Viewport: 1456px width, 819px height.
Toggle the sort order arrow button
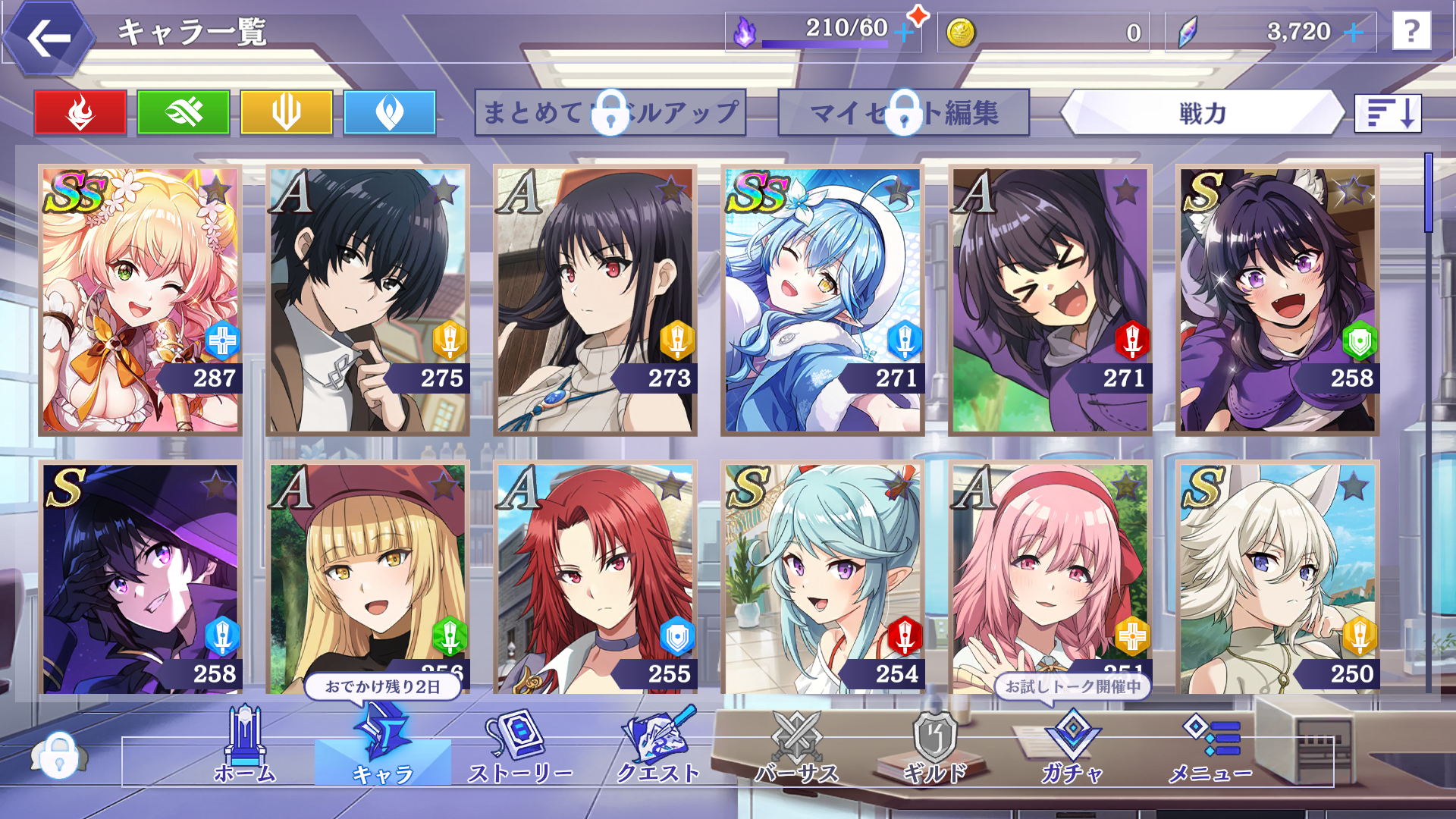click(x=1388, y=113)
